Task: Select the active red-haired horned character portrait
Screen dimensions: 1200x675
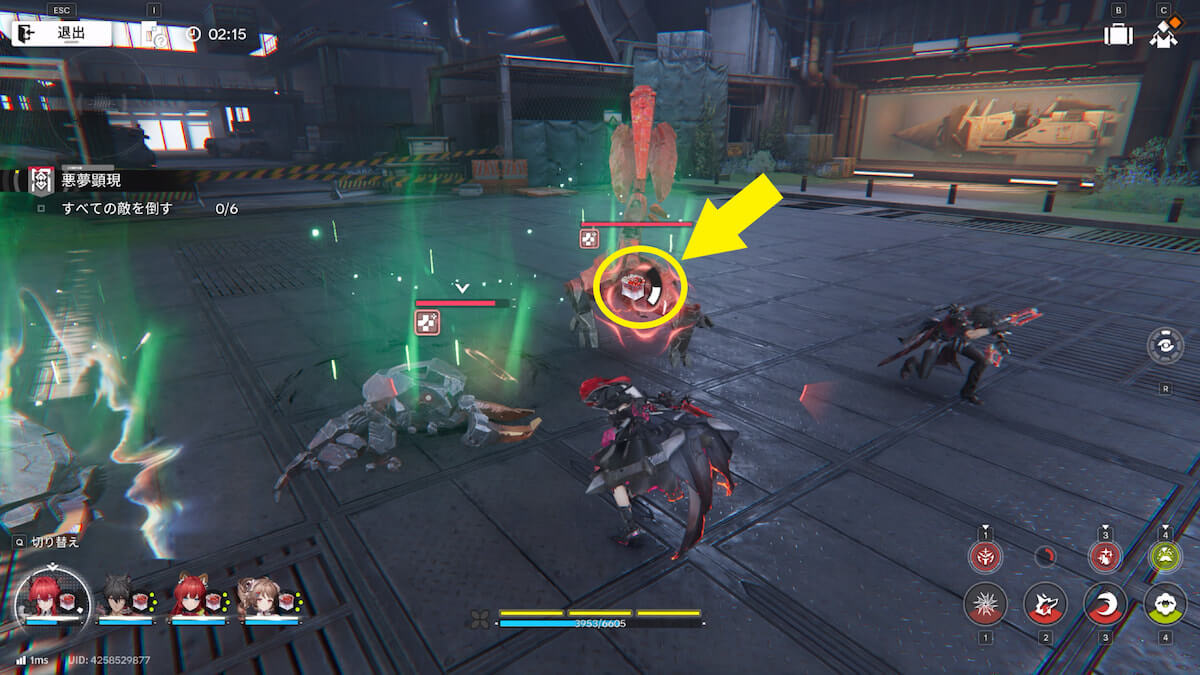Action: point(50,598)
